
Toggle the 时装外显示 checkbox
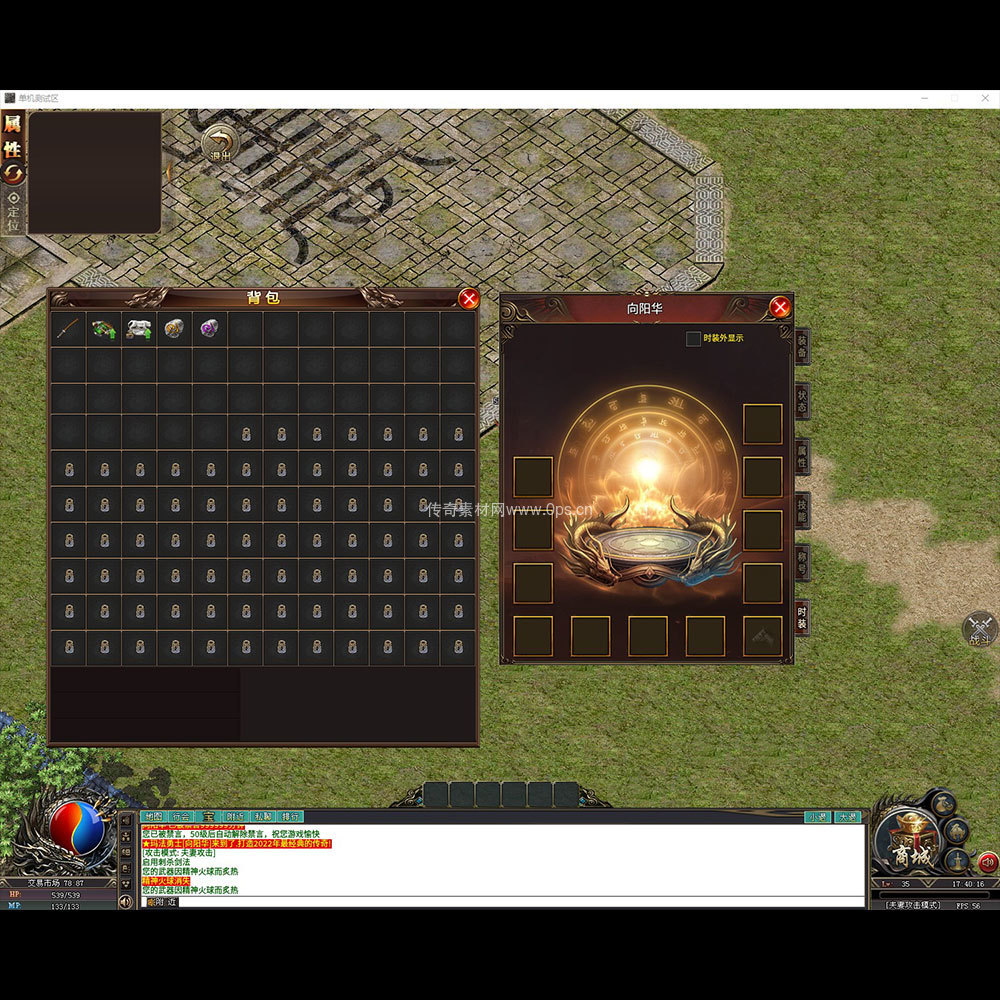point(693,339)
